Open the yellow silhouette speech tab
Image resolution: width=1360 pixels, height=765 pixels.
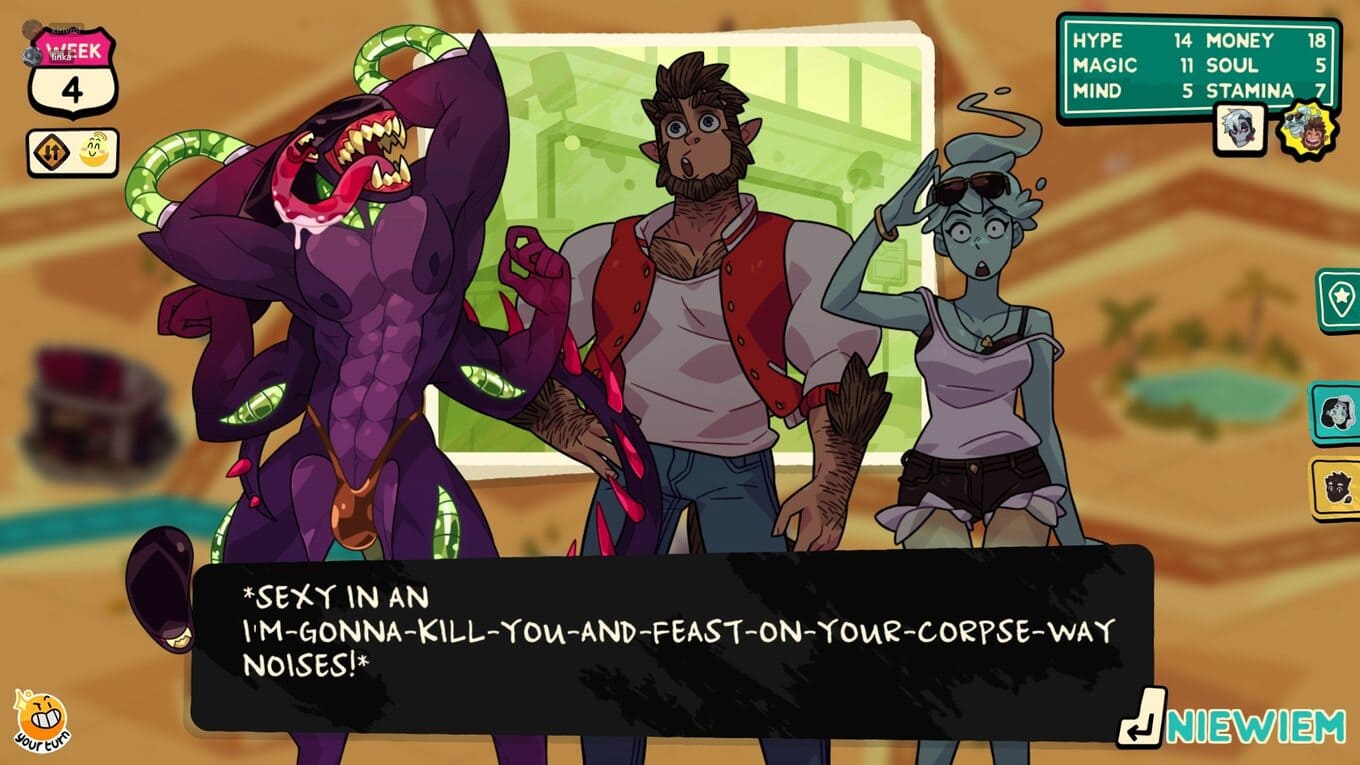[1338, 488]
